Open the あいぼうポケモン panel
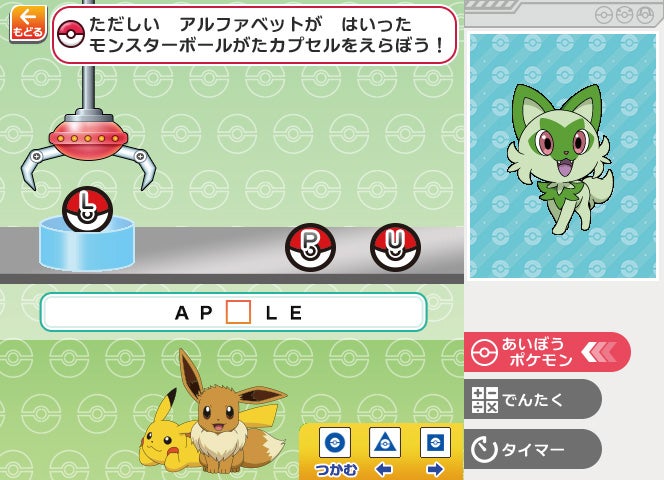This screenshot has height=480, width=664. pos(546,352)
